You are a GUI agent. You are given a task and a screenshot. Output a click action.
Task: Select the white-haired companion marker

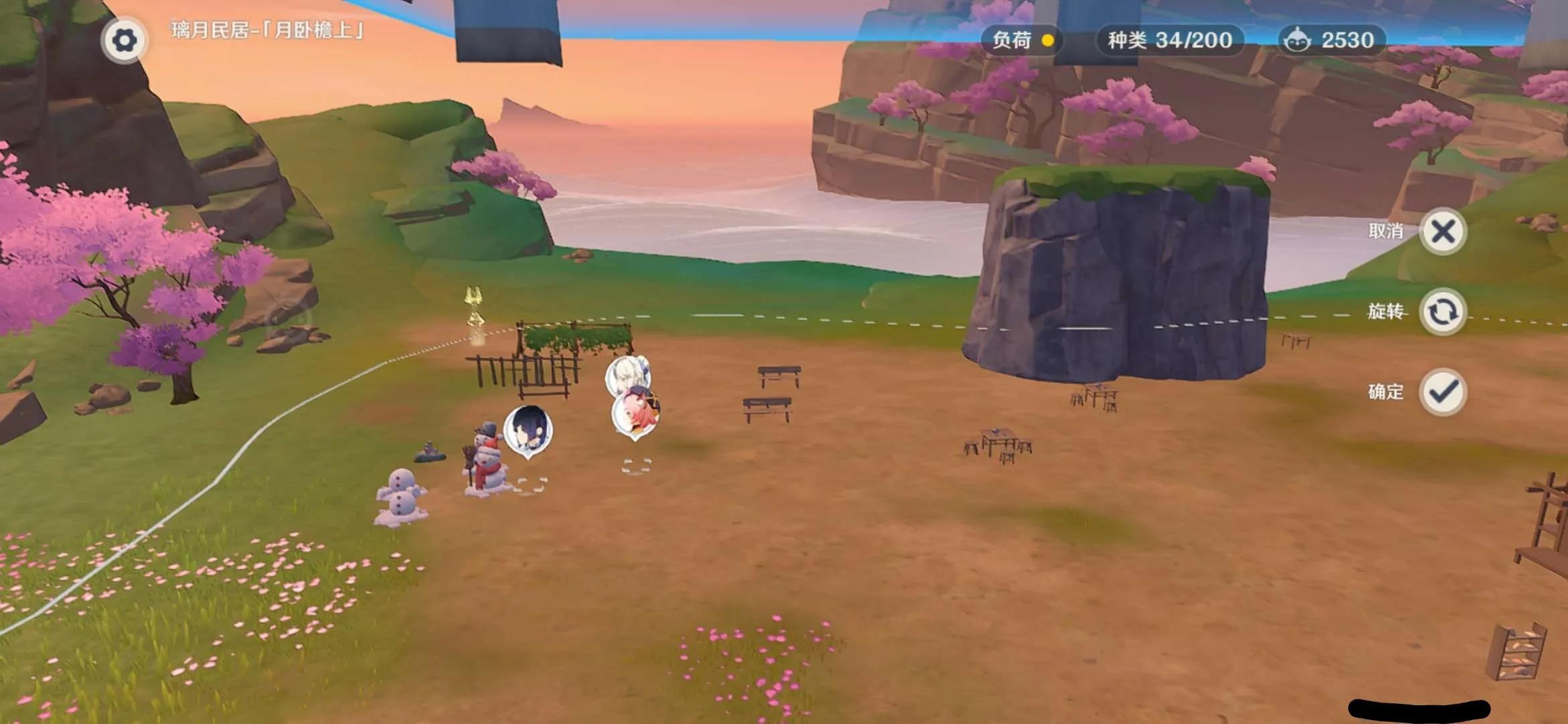[x=628, y=371]
